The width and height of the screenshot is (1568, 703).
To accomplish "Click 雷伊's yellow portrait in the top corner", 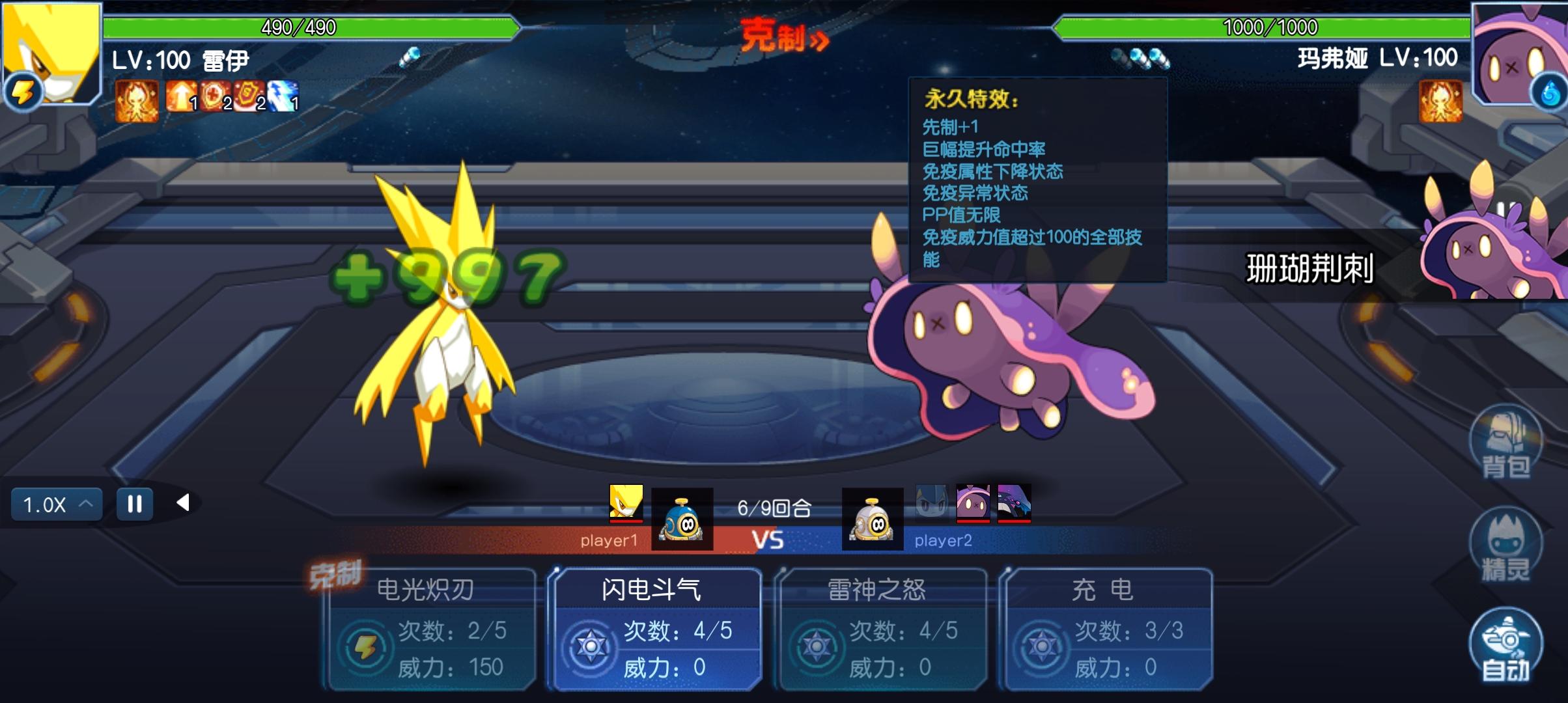I will click(51, 53).
